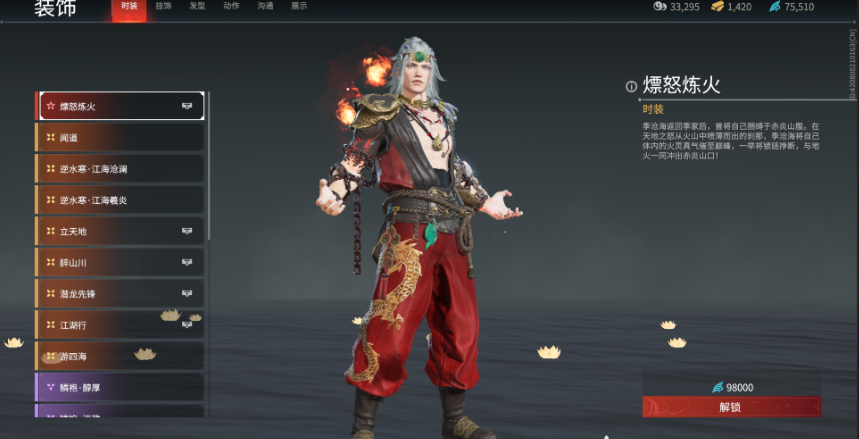The height and width of the screenshot is (439, 859).
Task: Pick the 潜龙先锋 outfit
Action: (120, 294)
